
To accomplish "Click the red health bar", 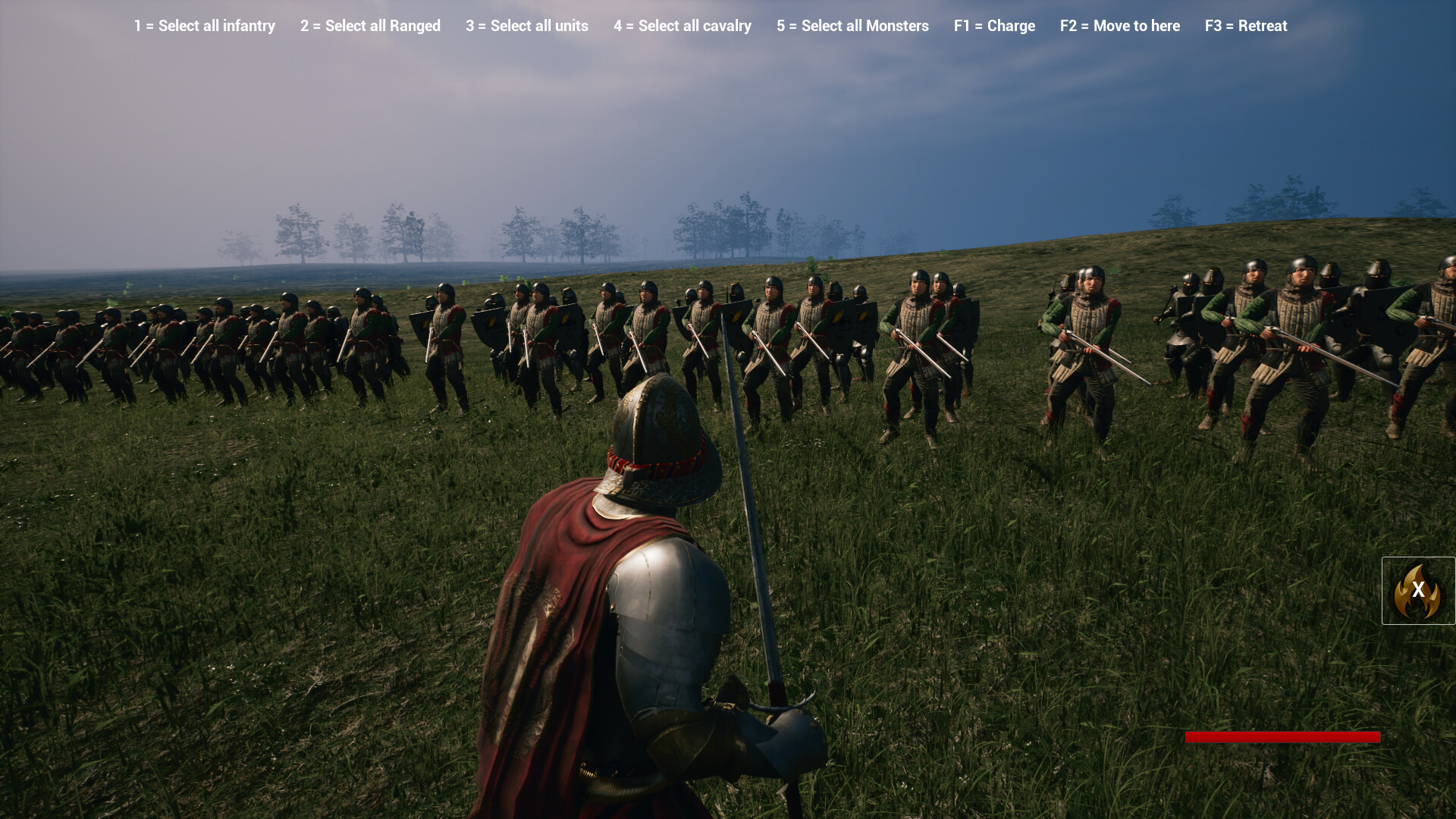I will pos(1282,736).
